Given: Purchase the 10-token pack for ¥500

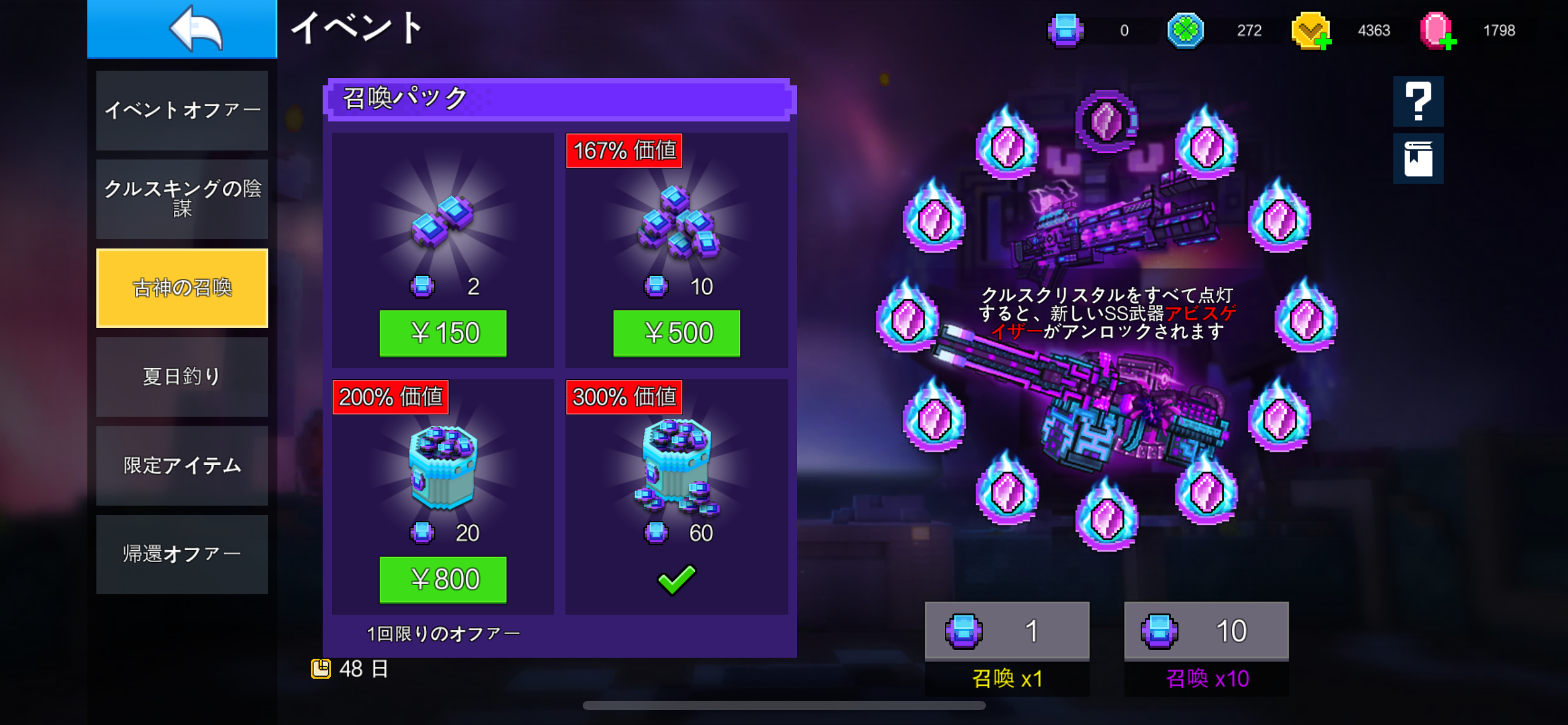Looking at the screenshot, I should pyautogui.click(x=676, y=333).
